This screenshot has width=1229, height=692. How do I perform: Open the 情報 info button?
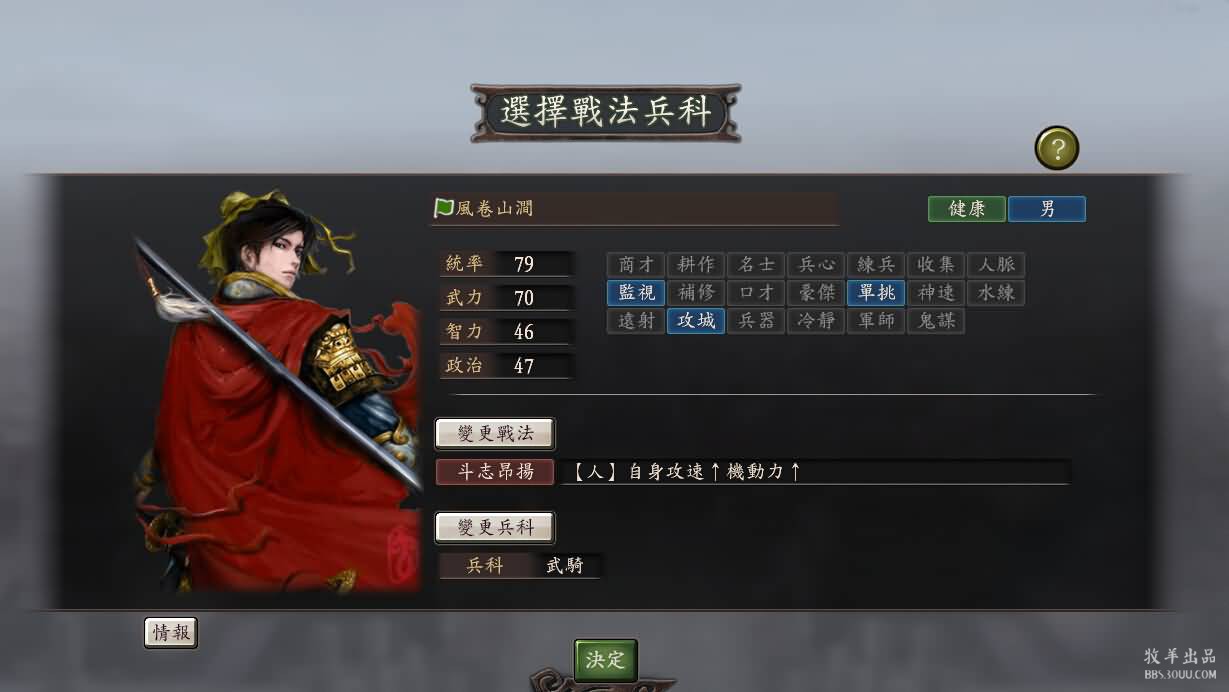click(x=171, y=633)
